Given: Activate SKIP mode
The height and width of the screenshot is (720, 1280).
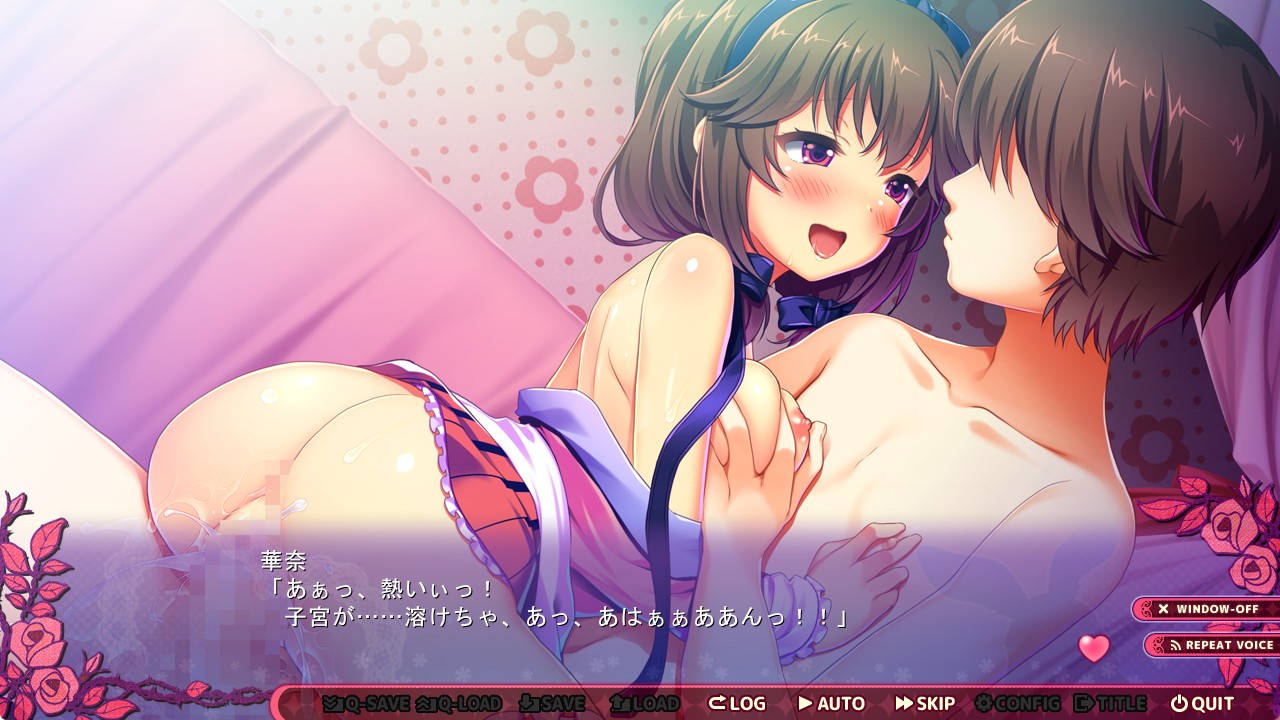Looking at the screenshot, I should tap(925, 703).
